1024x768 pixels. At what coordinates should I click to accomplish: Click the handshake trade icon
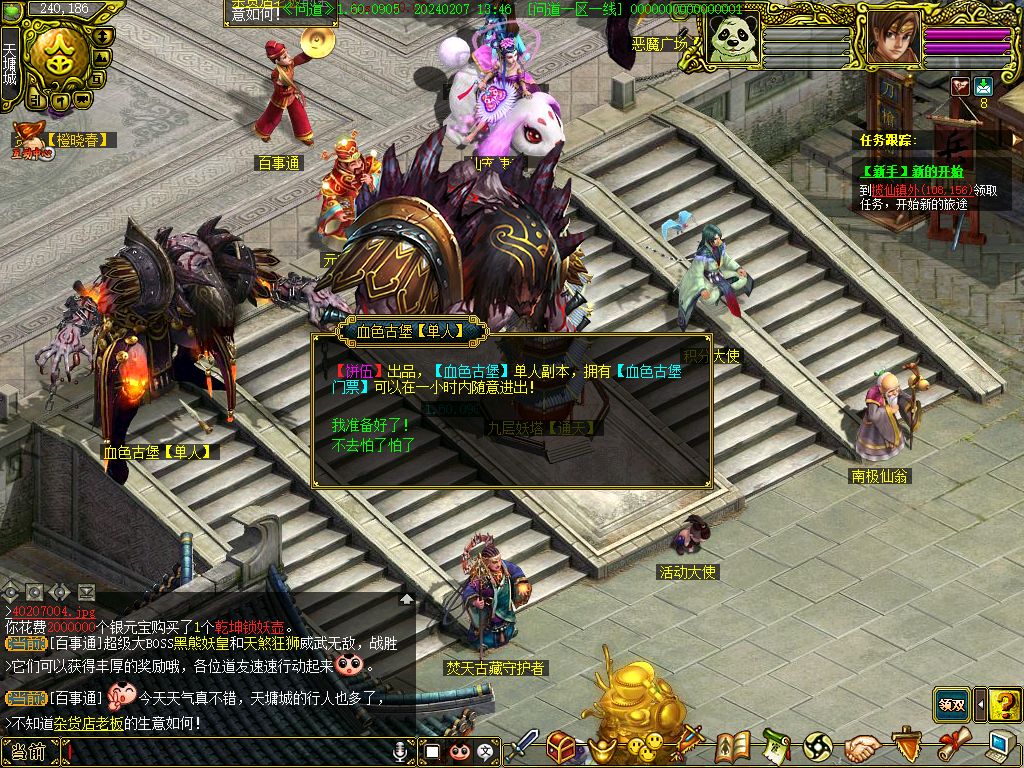click(861, 747)
